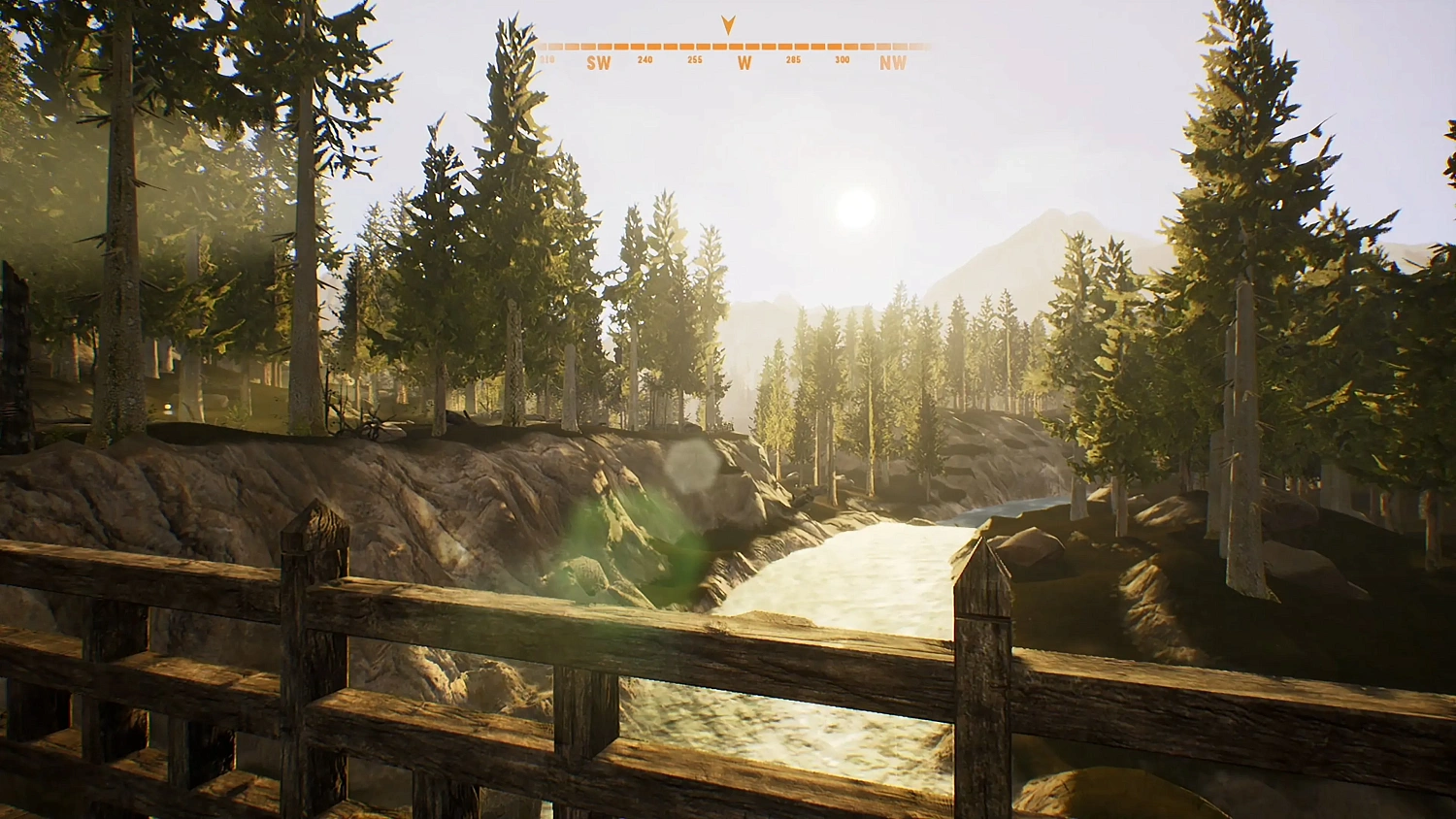Select the W label on the compass
1456x819 pixels.
[743, 61]
